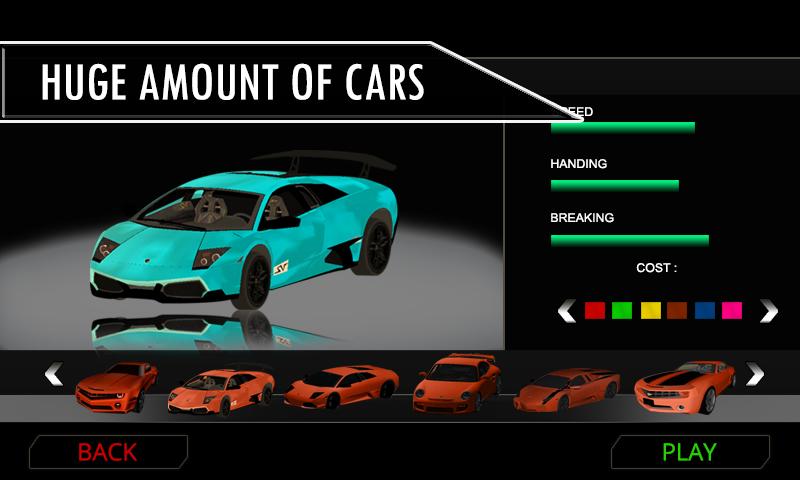The image size is (800, 480).
Task: Select the yellow paint color swatch
Action: pos(650,311)
